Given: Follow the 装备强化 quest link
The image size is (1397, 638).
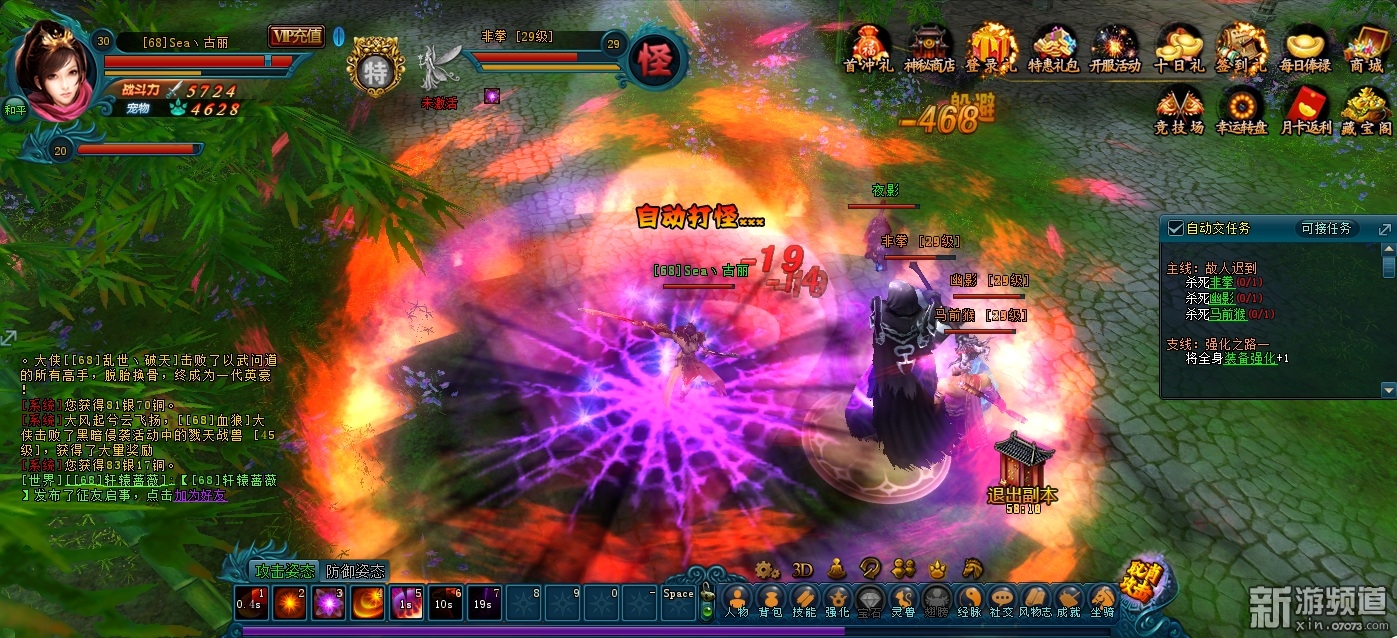Looking at the screenshot, I should click(1254, 358).
